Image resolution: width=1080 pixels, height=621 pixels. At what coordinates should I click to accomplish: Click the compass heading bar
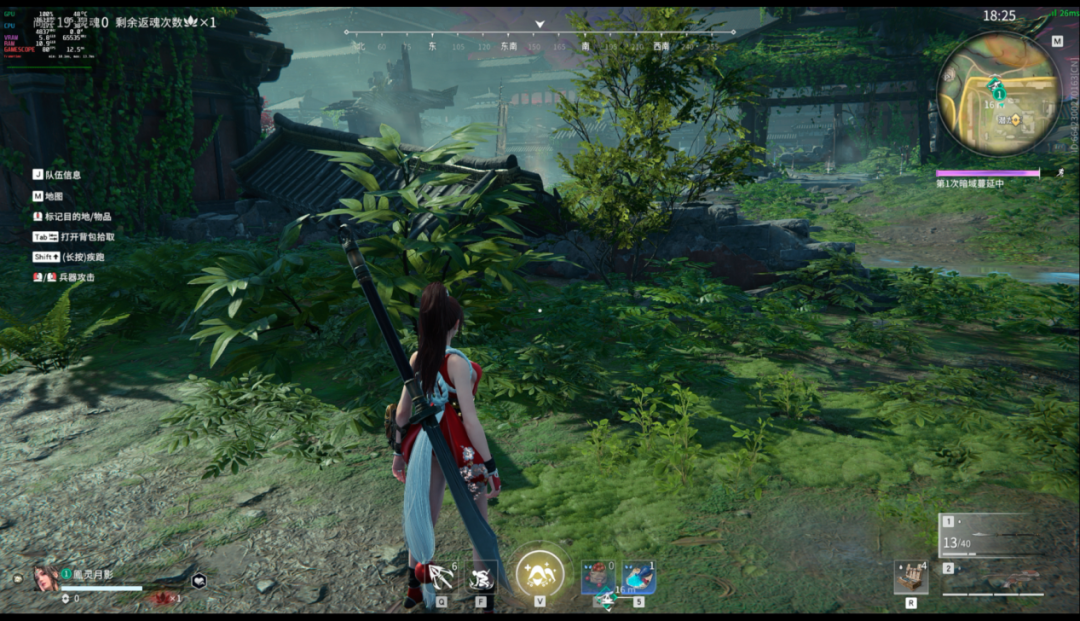pyautogui.click(x=540, y=40)
